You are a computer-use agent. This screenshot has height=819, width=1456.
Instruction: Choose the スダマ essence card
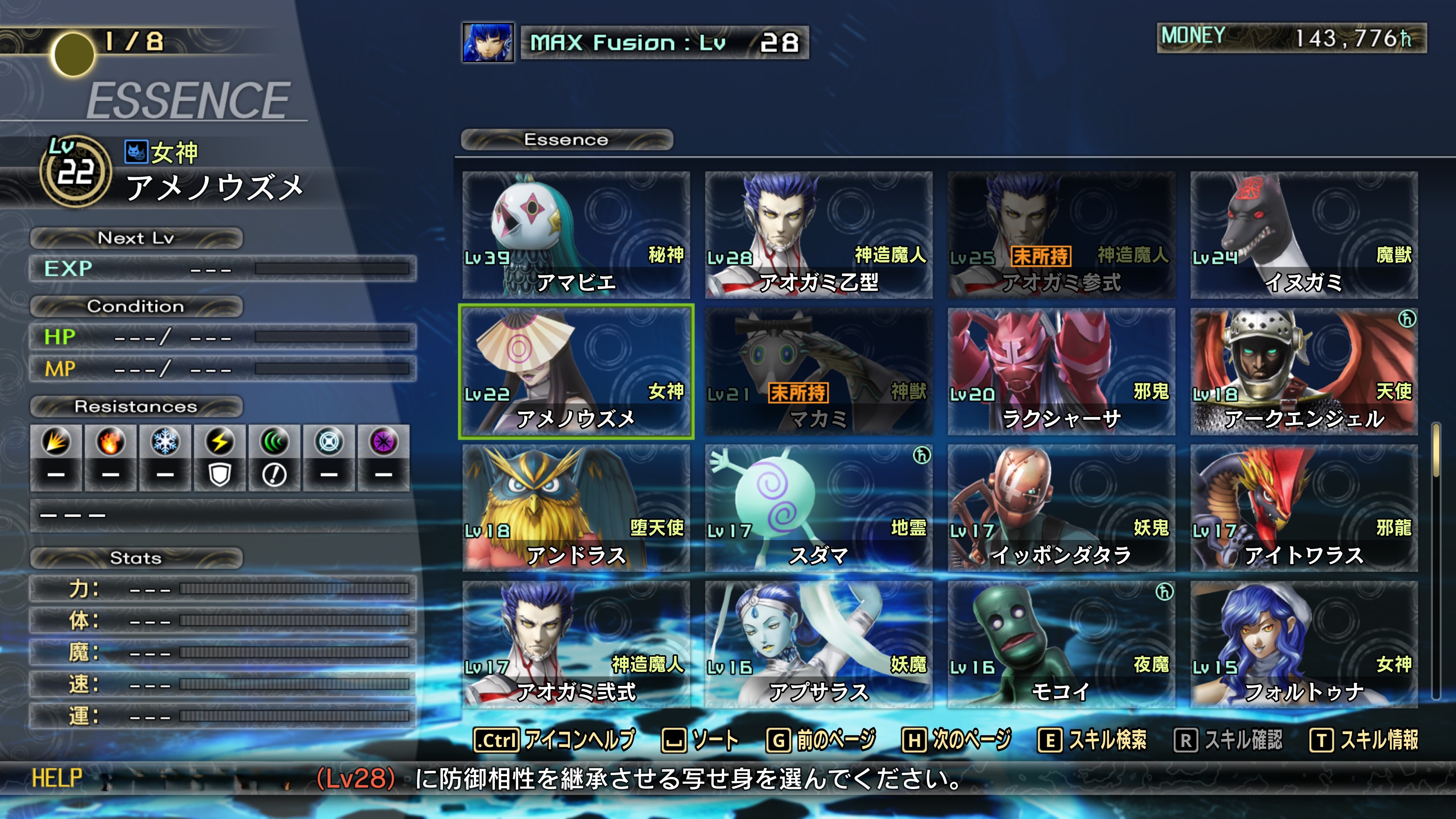819,508
